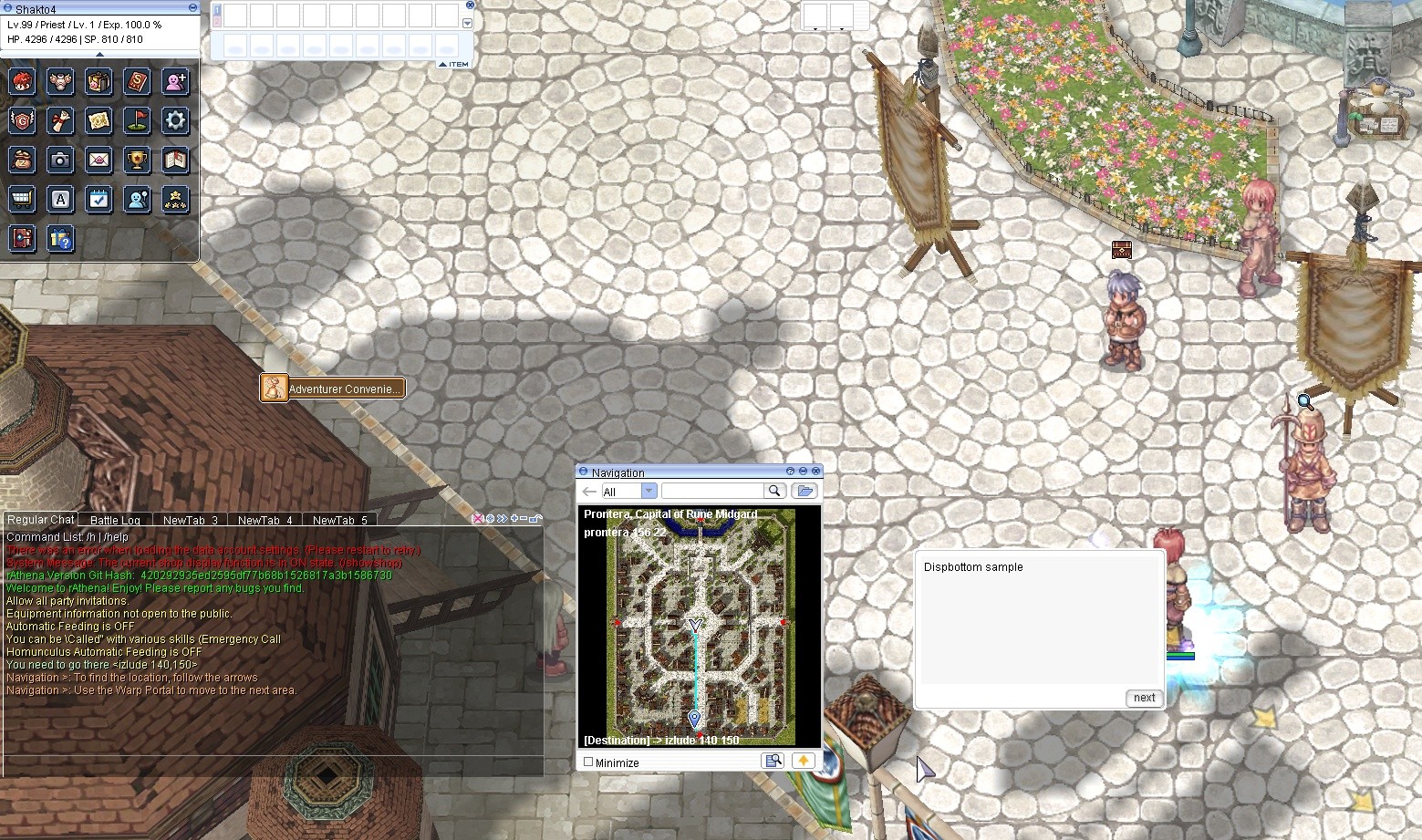Open the guild window shield icon
Image resolution: width=1422 pixels, height=840 pixels.
tap(22, 120)
